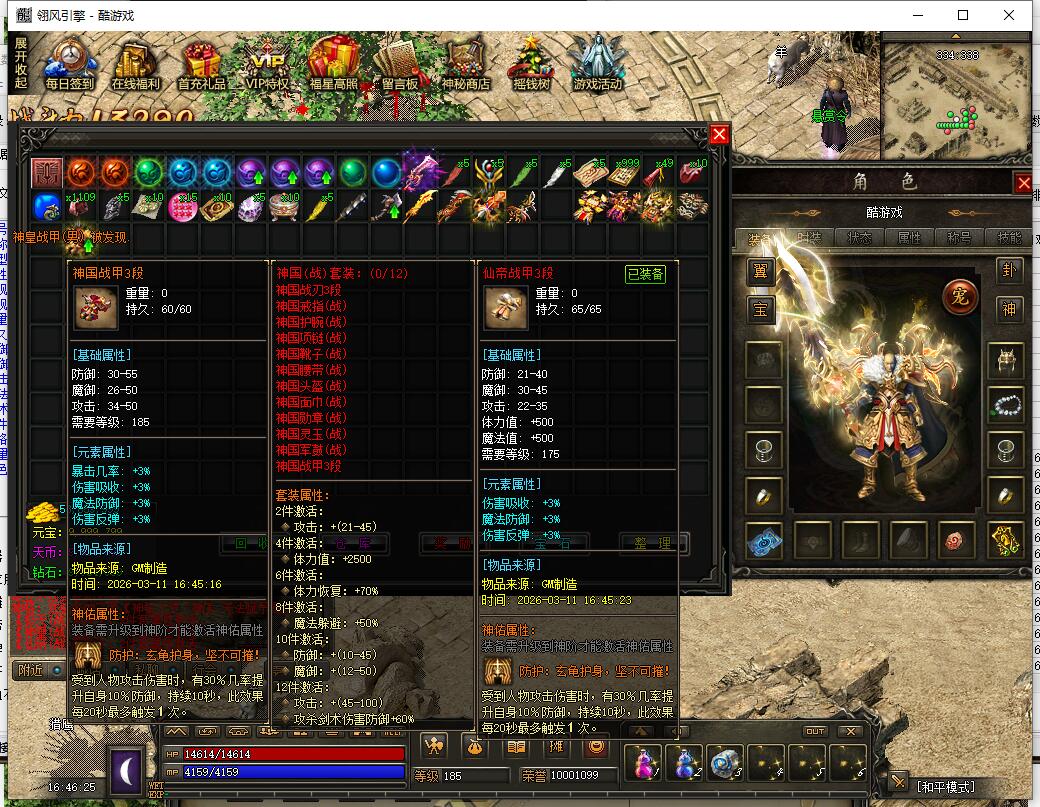Image resolution: width=1040 pixels, height=807 pixels.
Task: Open the 在线福利 online rewards
Action: pos(137,64)
